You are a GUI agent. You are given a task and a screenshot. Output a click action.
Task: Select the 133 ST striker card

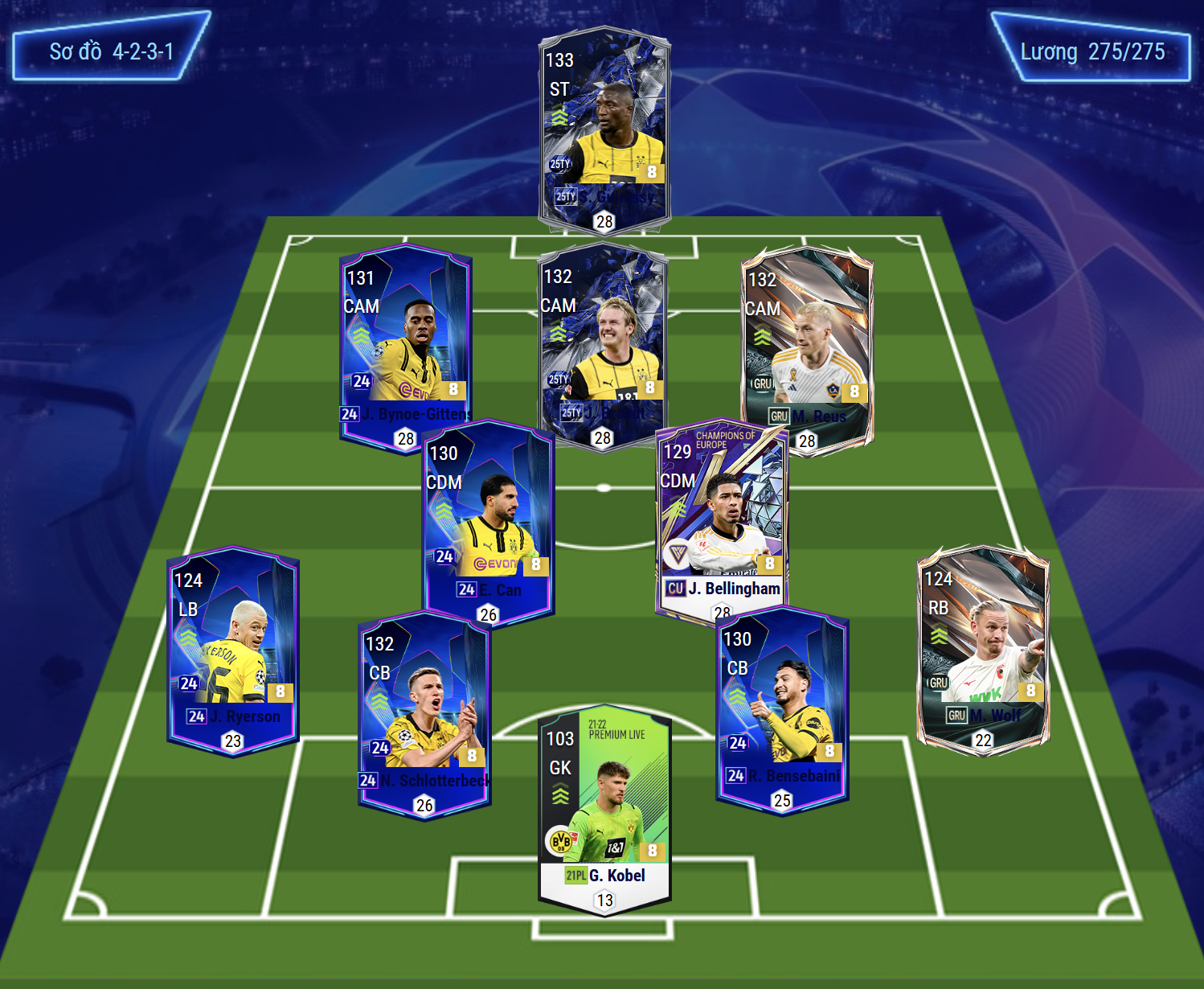point(604,129)
